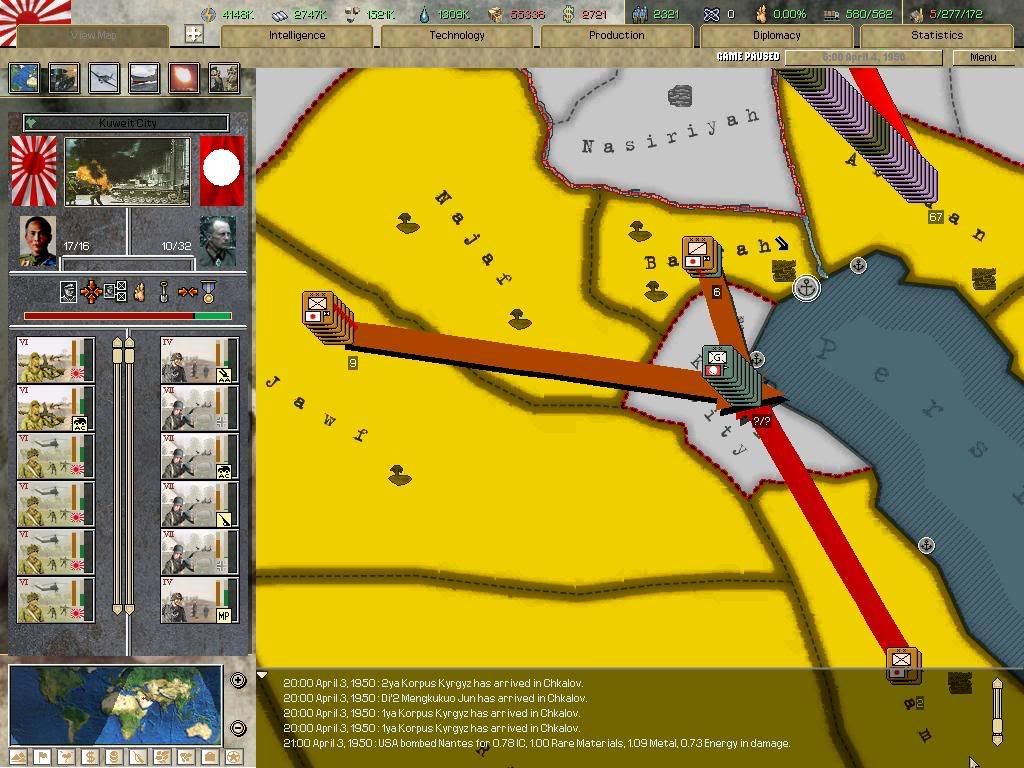1024x768 pixels.
Task: Open the Production tab
Action: [x=617, y=36]
